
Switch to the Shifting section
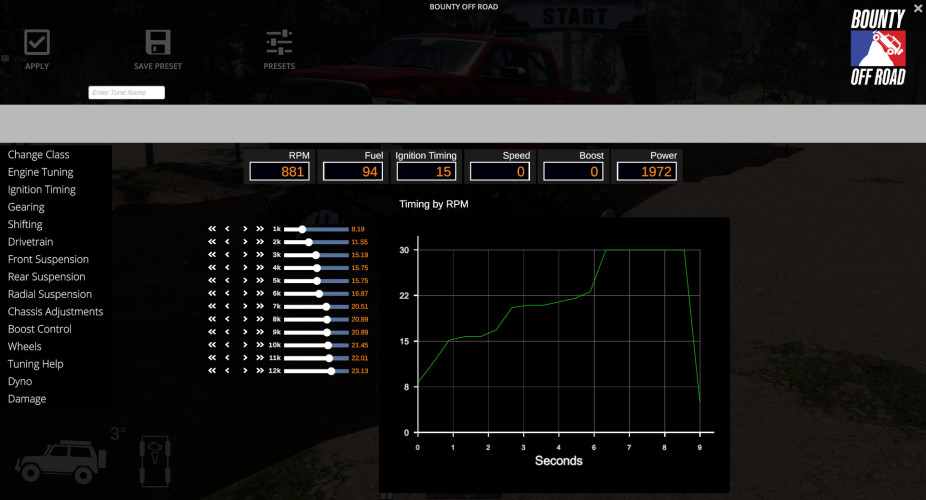click(25, 225)
